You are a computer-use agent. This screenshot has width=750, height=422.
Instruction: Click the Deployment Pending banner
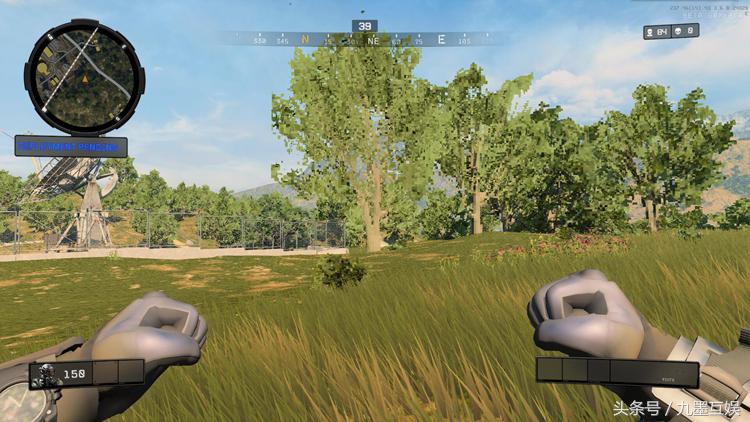[70, 146]
